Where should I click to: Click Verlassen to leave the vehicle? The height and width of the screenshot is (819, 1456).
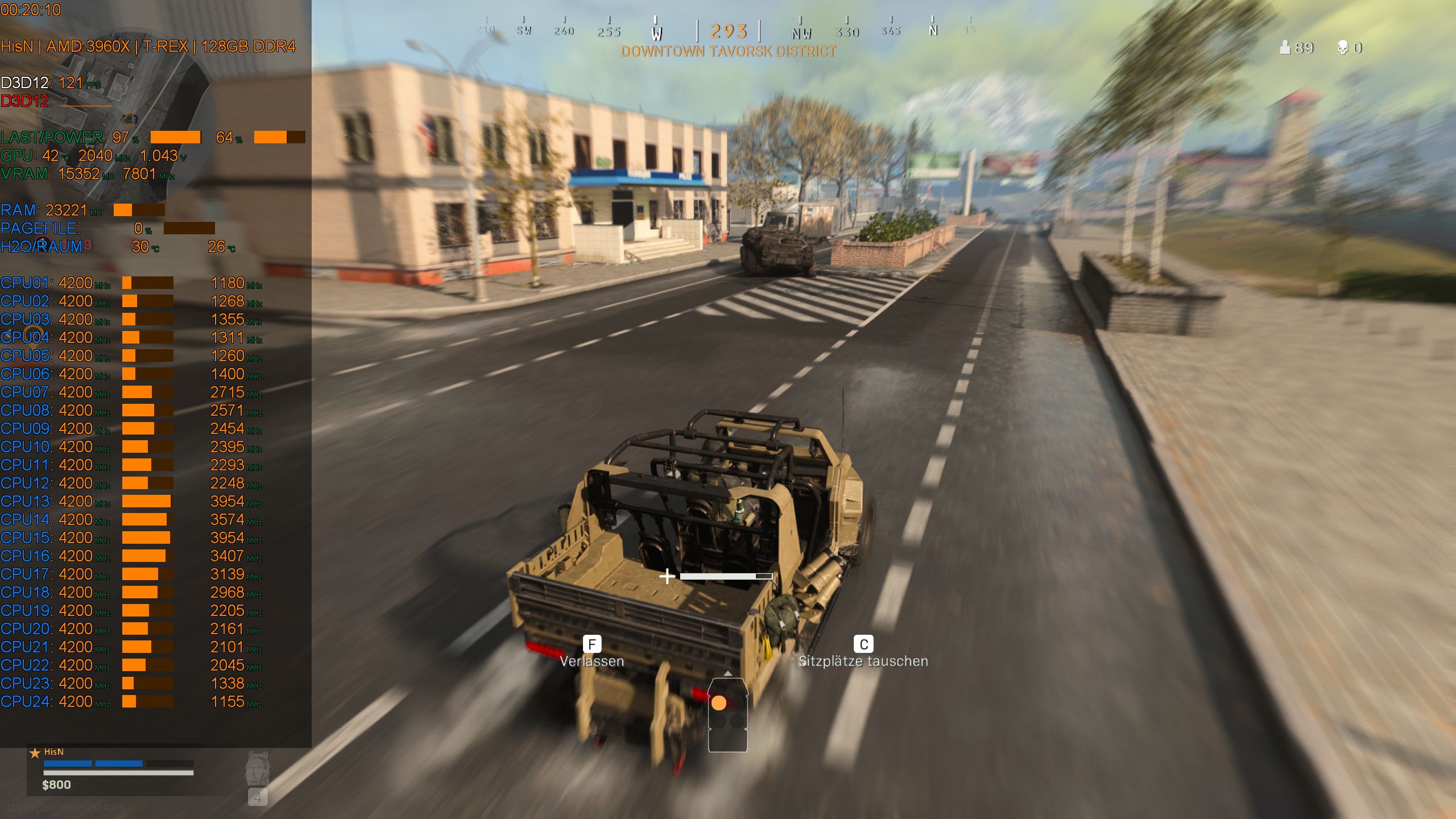(x=592, y=661)
